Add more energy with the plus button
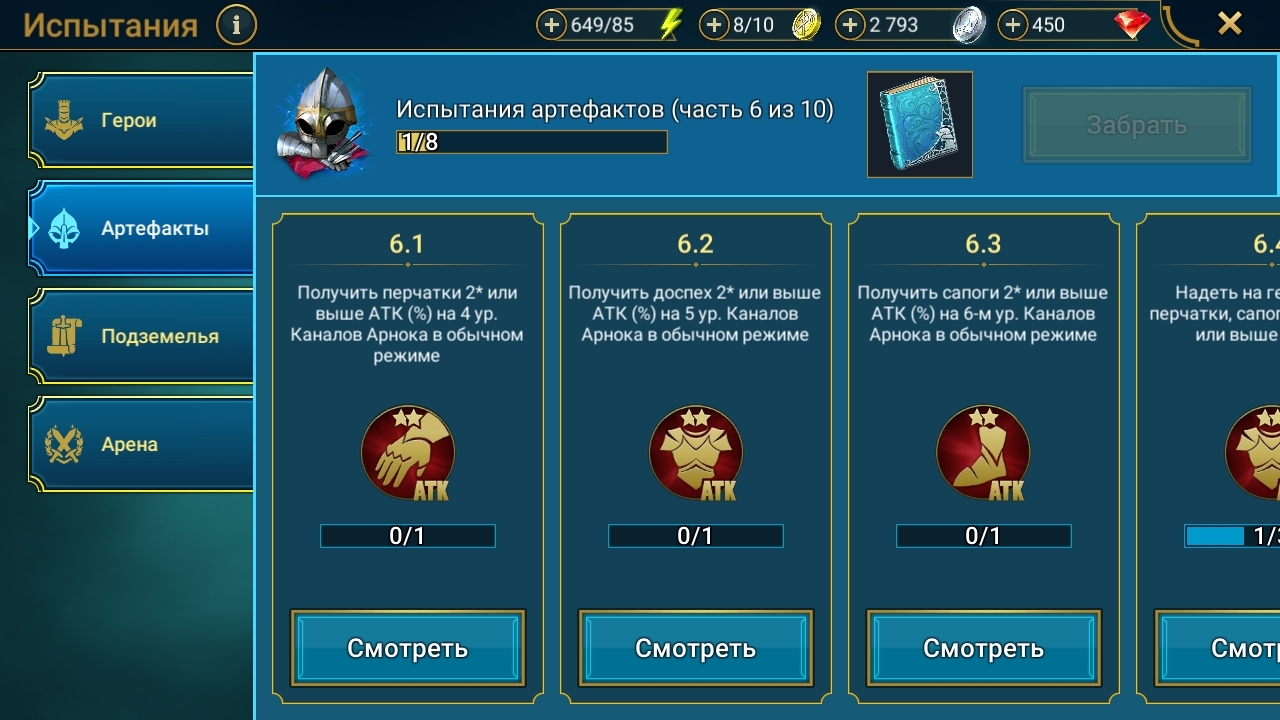Image resolution: width=1280 pixels, height=720 pixels. click(x=551, y=25)
